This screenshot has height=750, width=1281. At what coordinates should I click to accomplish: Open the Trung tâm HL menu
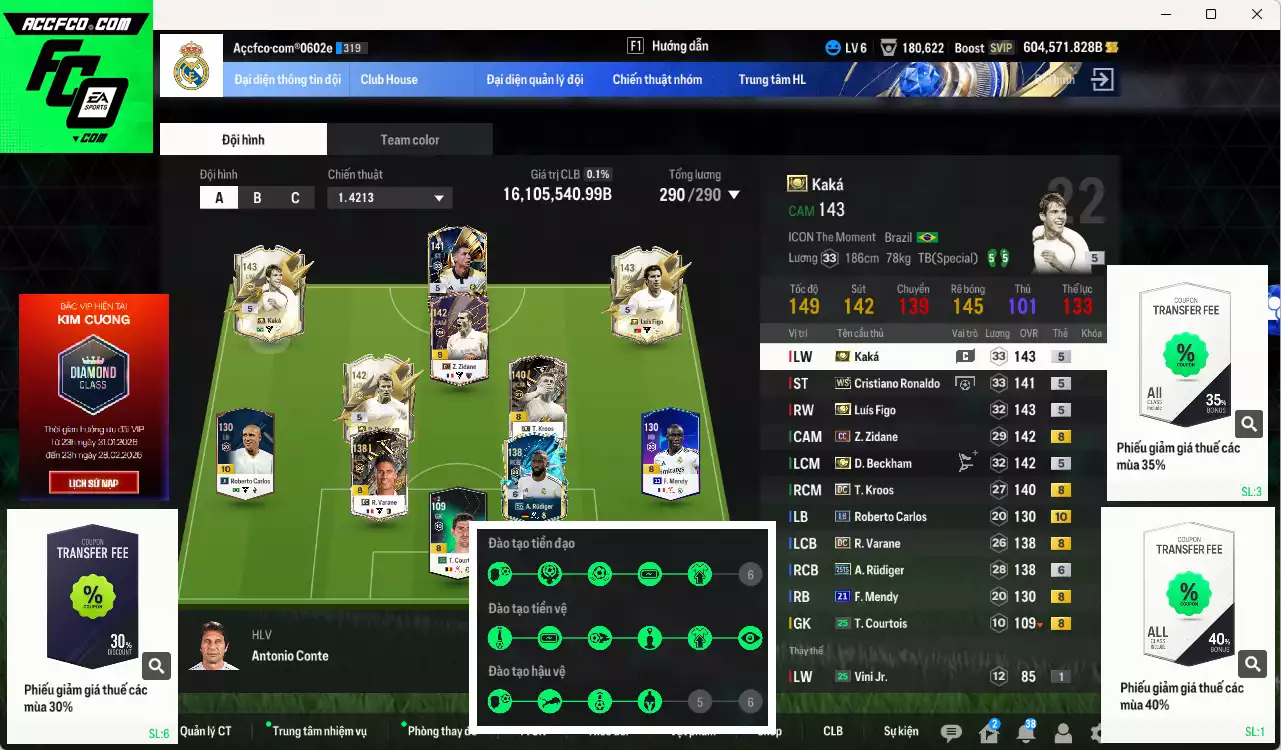(x=772, y=79)
